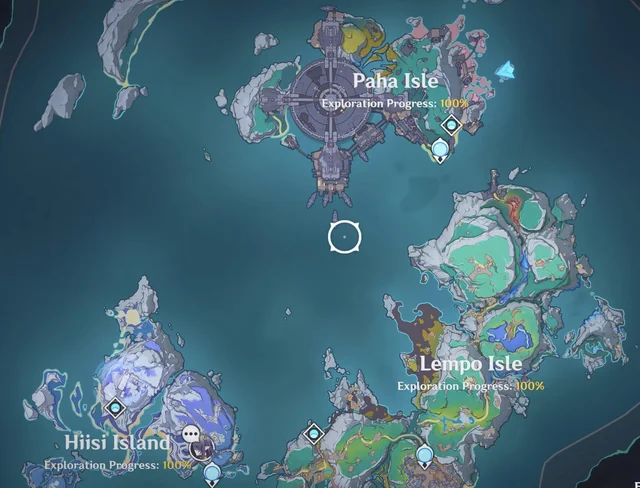Open the speech bubble marker on Hiisi Island
Image resolution: width=640 pixels, height=488 pixels.
(x=191, y=435)
